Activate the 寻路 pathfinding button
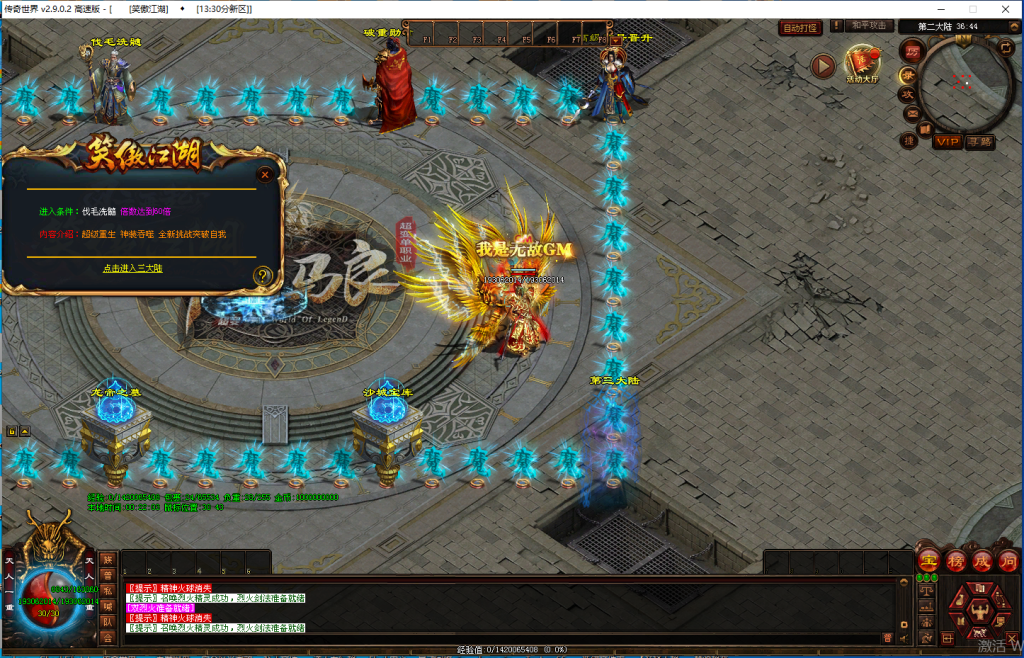 (981, 142)
